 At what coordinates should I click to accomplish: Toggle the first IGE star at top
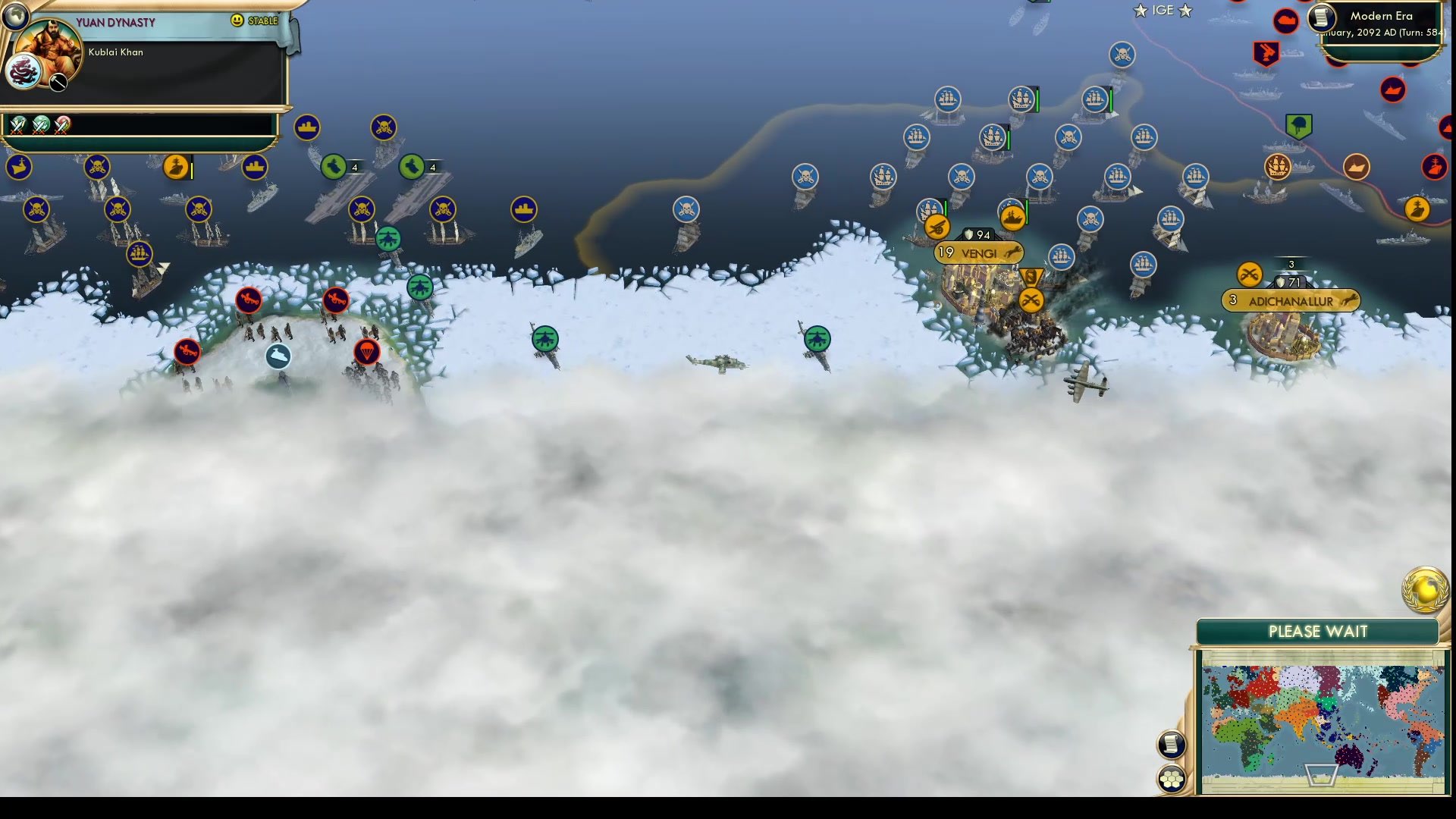click(x=1140, y=10)
